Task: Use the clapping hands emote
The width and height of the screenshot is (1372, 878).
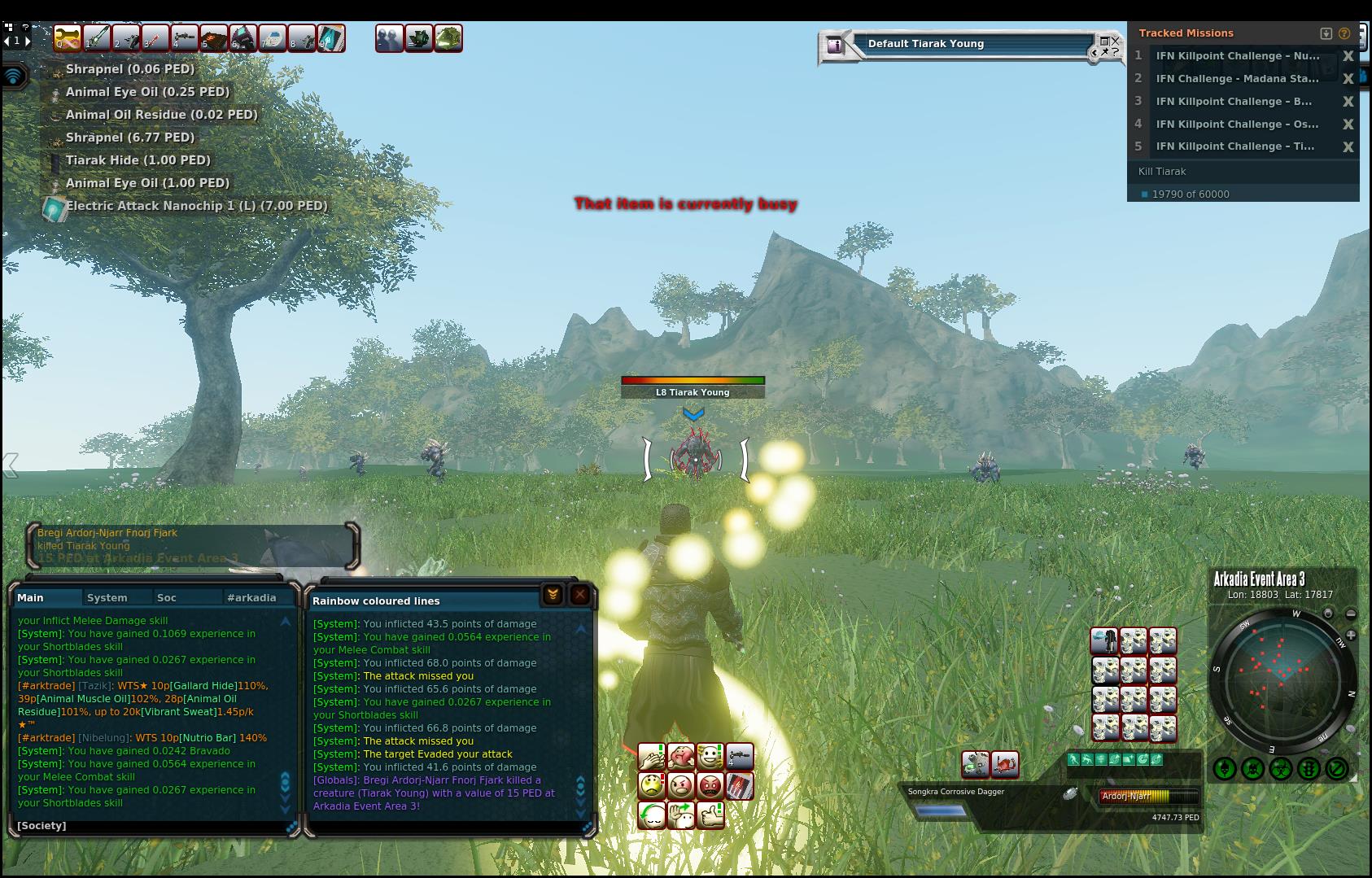Action: tap(651, 758)
